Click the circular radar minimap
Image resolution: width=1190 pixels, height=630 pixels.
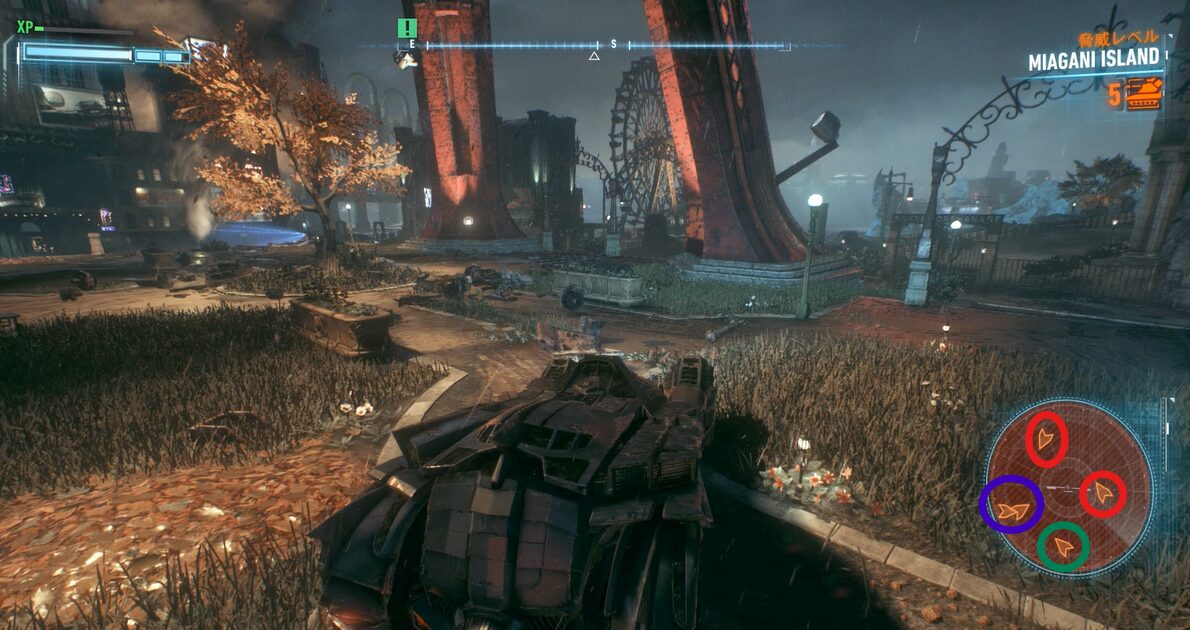[x=1068, y=488]
